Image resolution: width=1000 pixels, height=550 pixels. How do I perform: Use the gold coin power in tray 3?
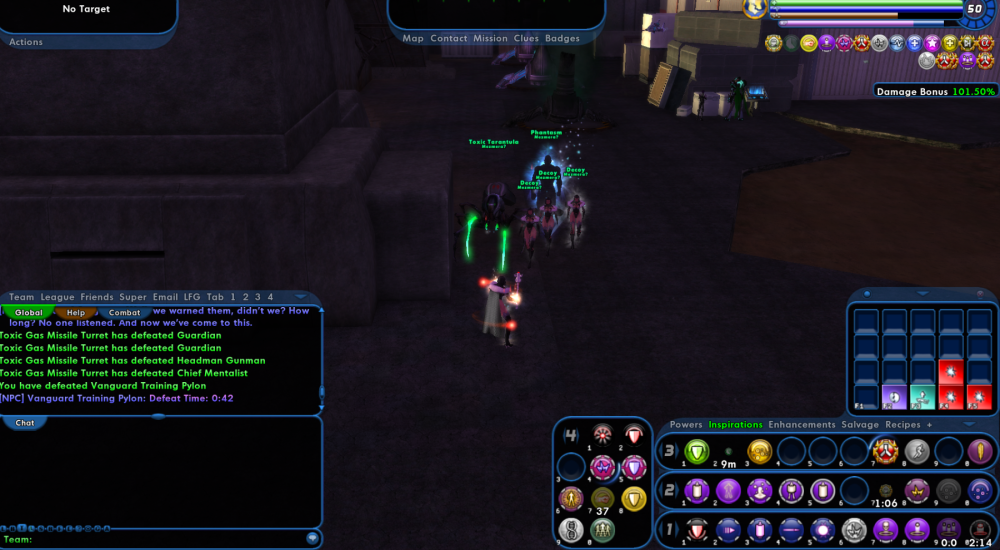point(759,452)
